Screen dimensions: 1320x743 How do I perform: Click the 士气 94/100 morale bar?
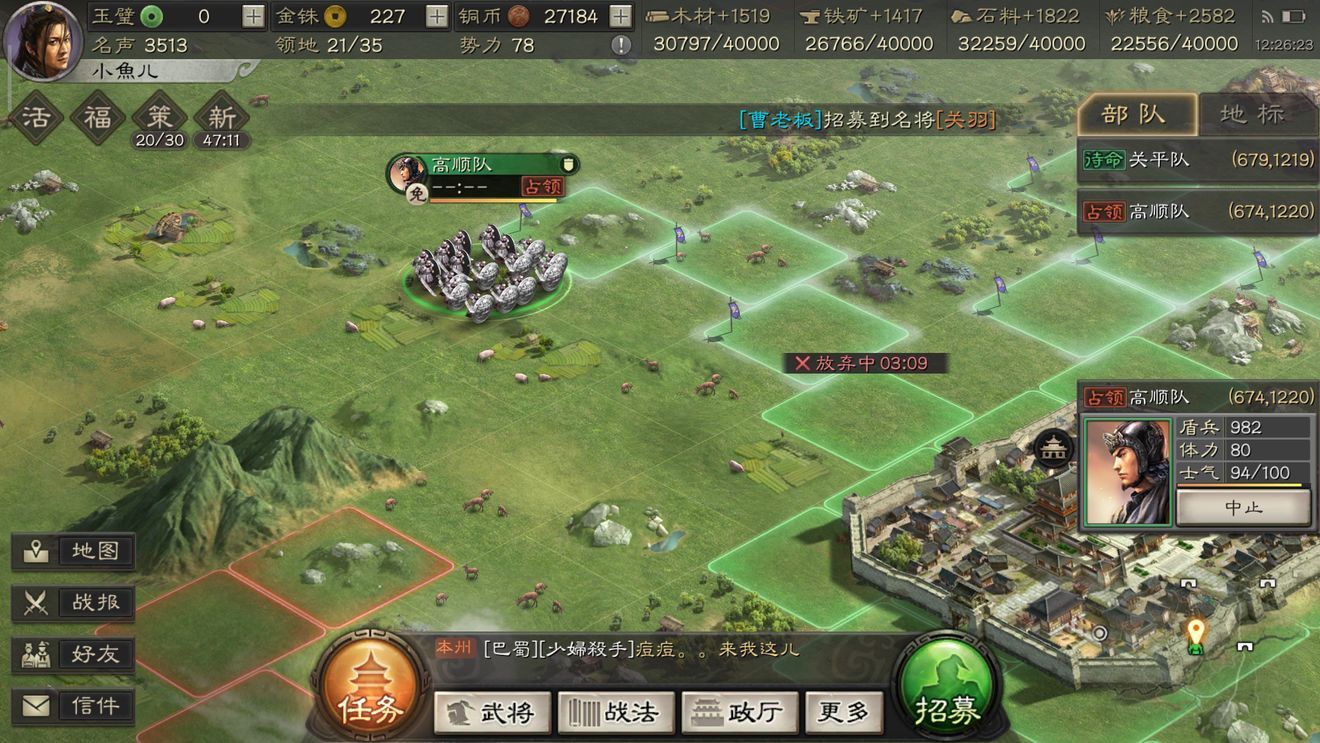point(1240,472)
